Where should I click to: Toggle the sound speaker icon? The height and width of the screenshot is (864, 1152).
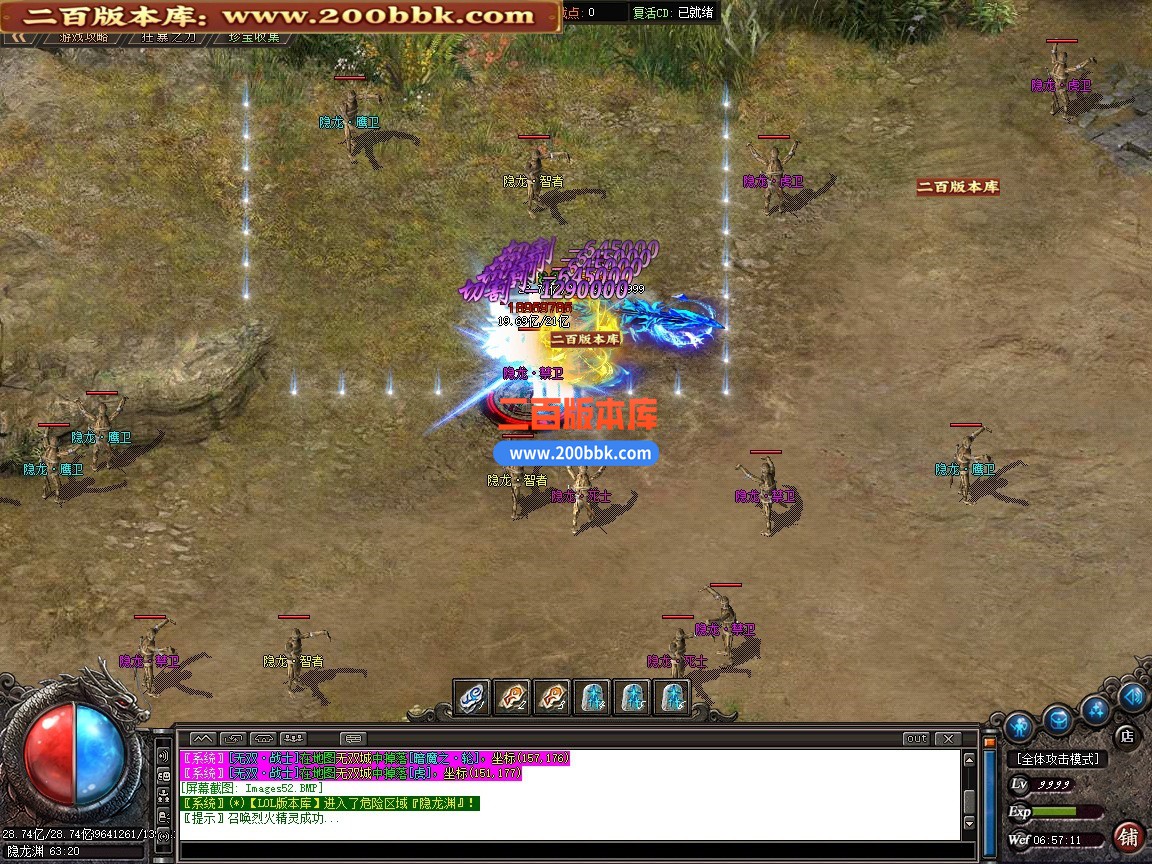pos(1132,696)
